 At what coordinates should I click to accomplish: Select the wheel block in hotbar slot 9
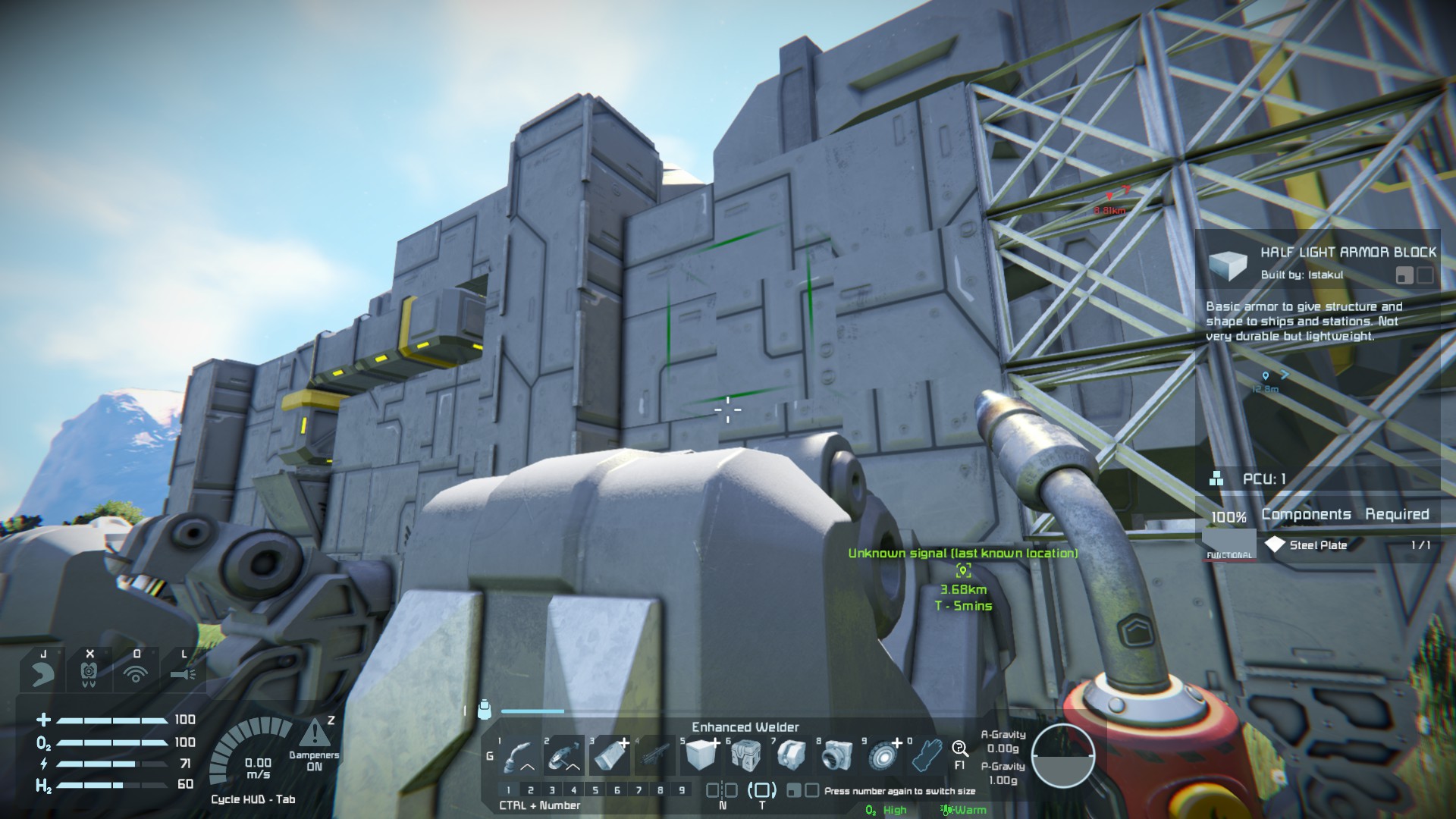click(x=882, y=755)
